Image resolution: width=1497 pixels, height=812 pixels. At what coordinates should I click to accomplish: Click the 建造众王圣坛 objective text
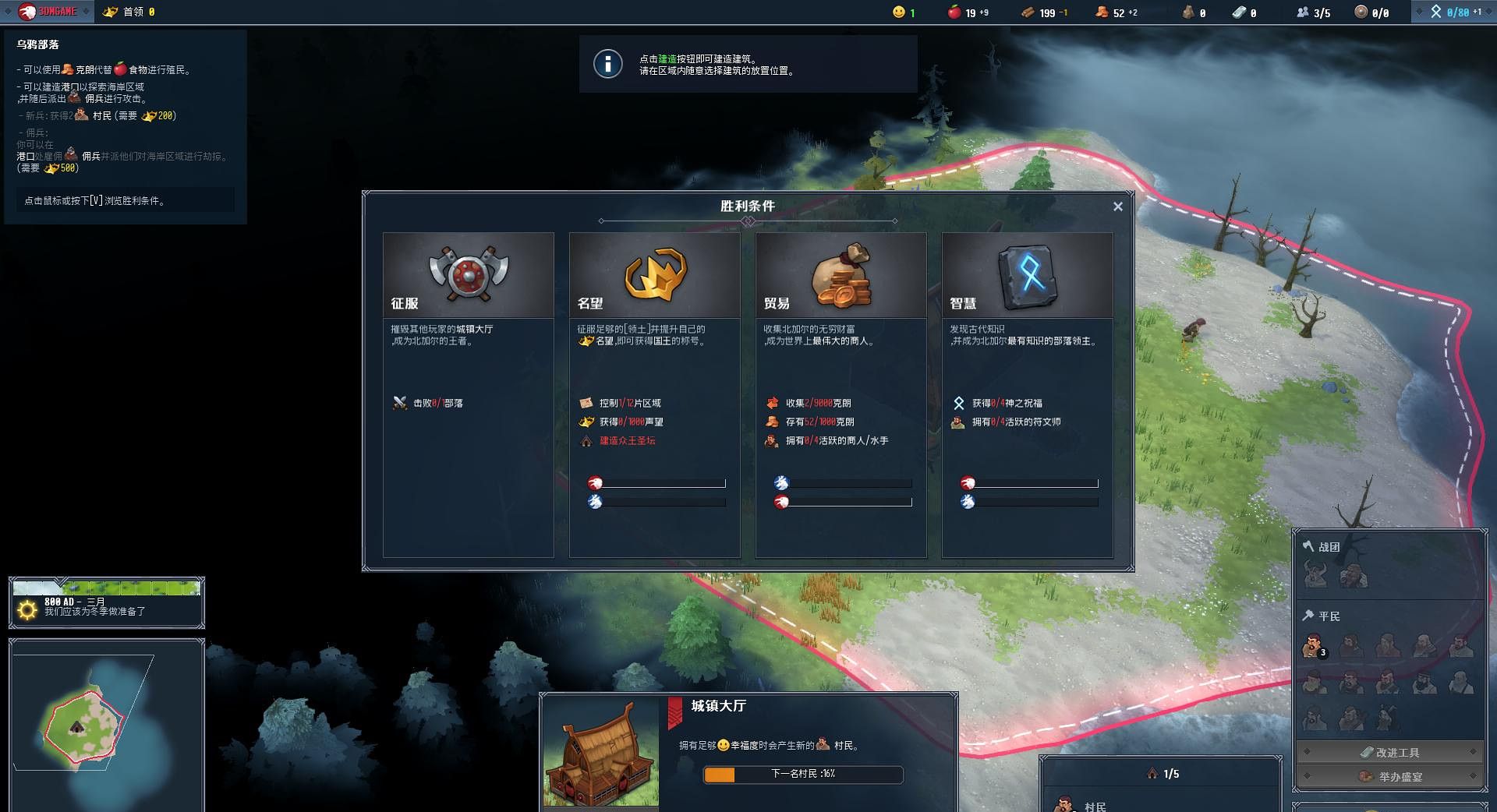click(627, 441)
